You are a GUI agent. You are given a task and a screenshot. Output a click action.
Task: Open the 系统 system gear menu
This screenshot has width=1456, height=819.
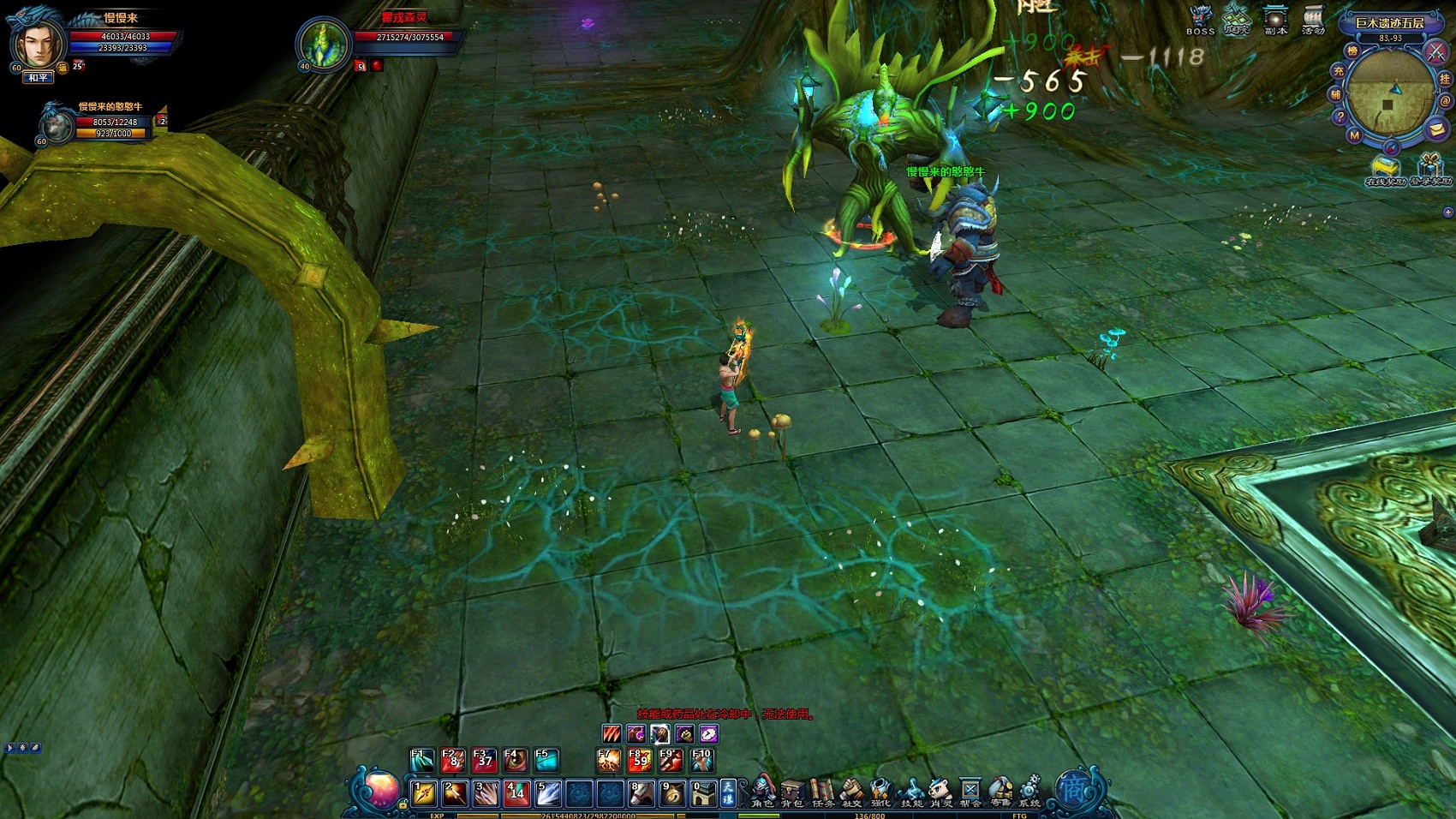point(1030,791)
